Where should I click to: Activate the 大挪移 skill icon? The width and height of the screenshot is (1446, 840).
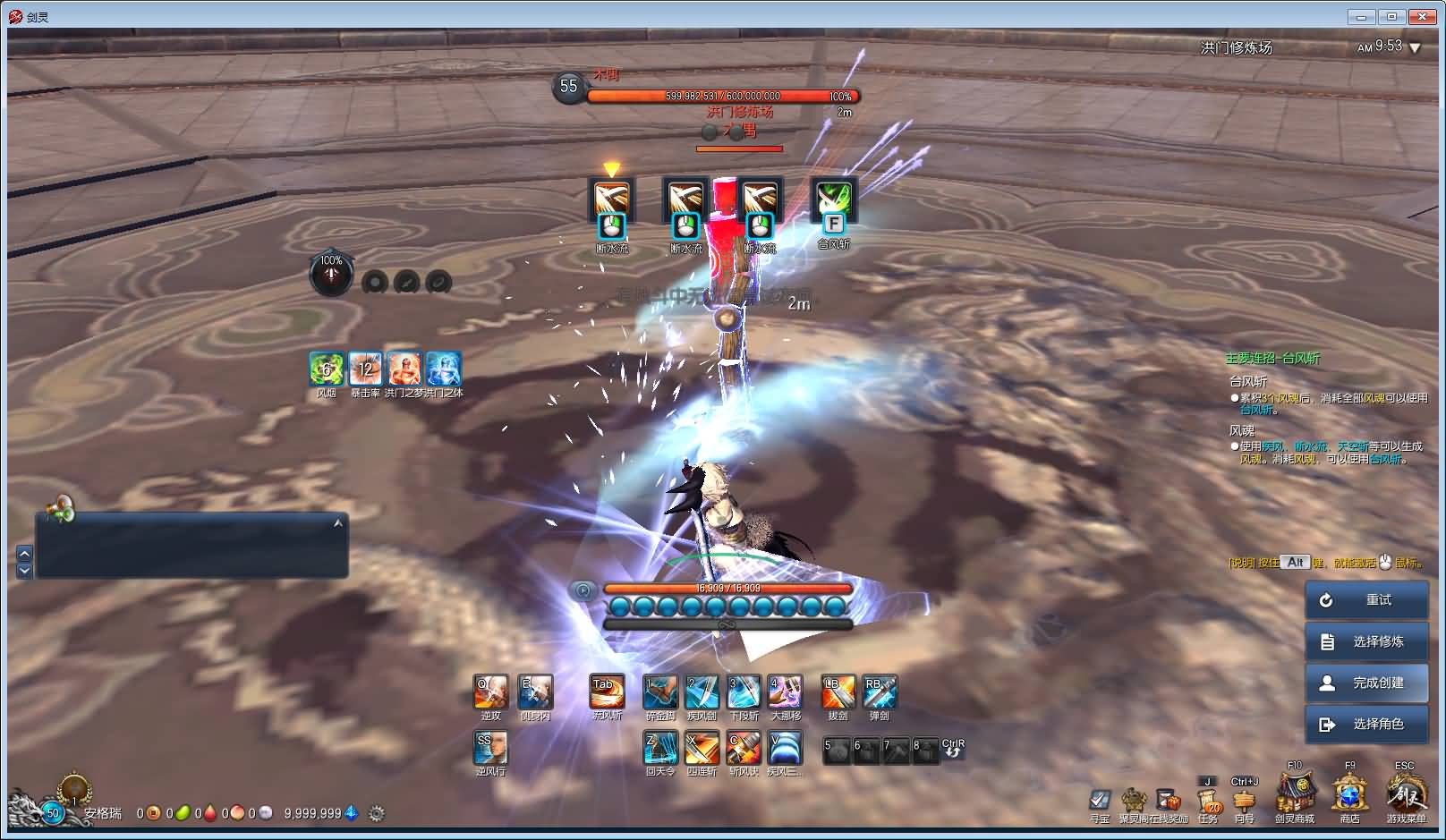pyautogui.click(x=785, y=692)
